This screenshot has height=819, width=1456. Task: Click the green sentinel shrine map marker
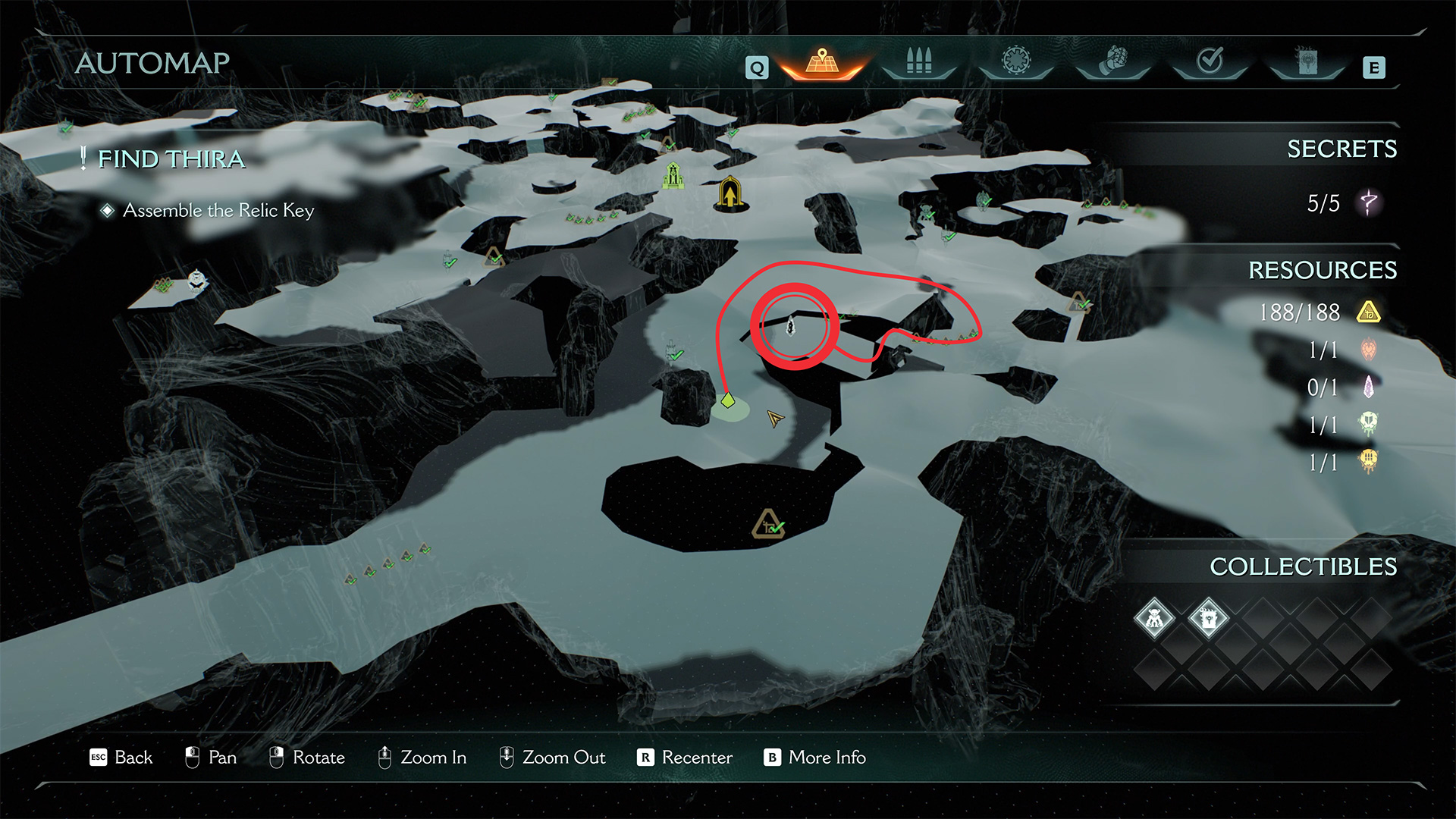coord(673,175)
